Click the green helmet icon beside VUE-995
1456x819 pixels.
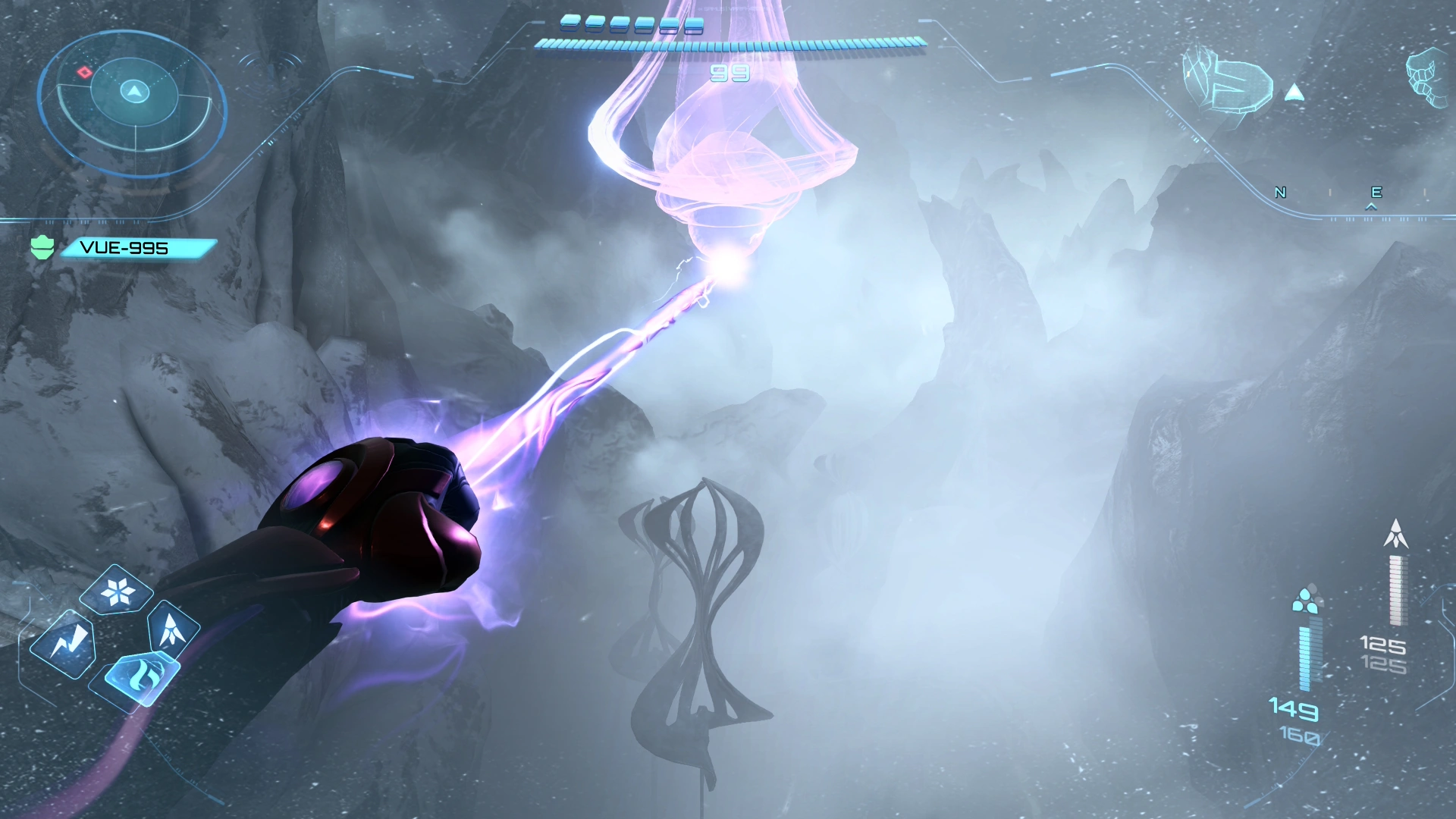(42, 247)
